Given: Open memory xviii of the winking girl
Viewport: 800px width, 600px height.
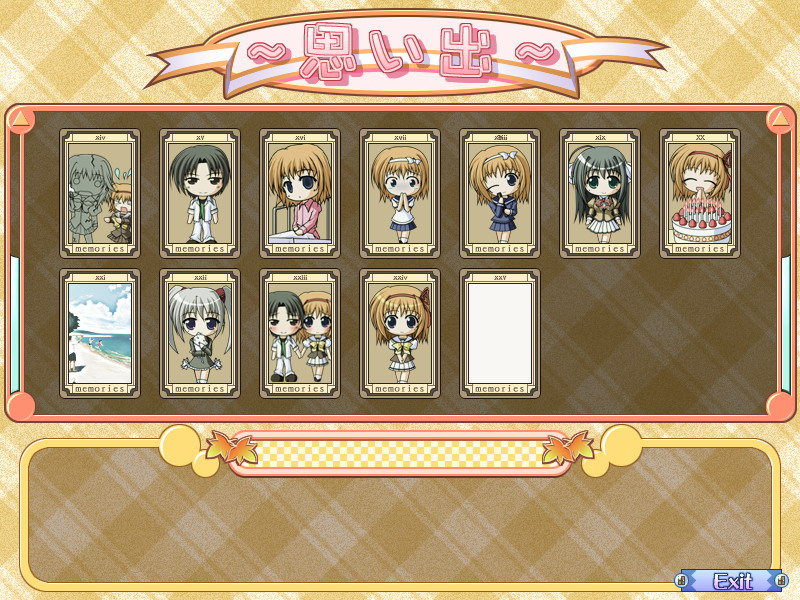Looking at the screenshot, I should coord(500,193).
